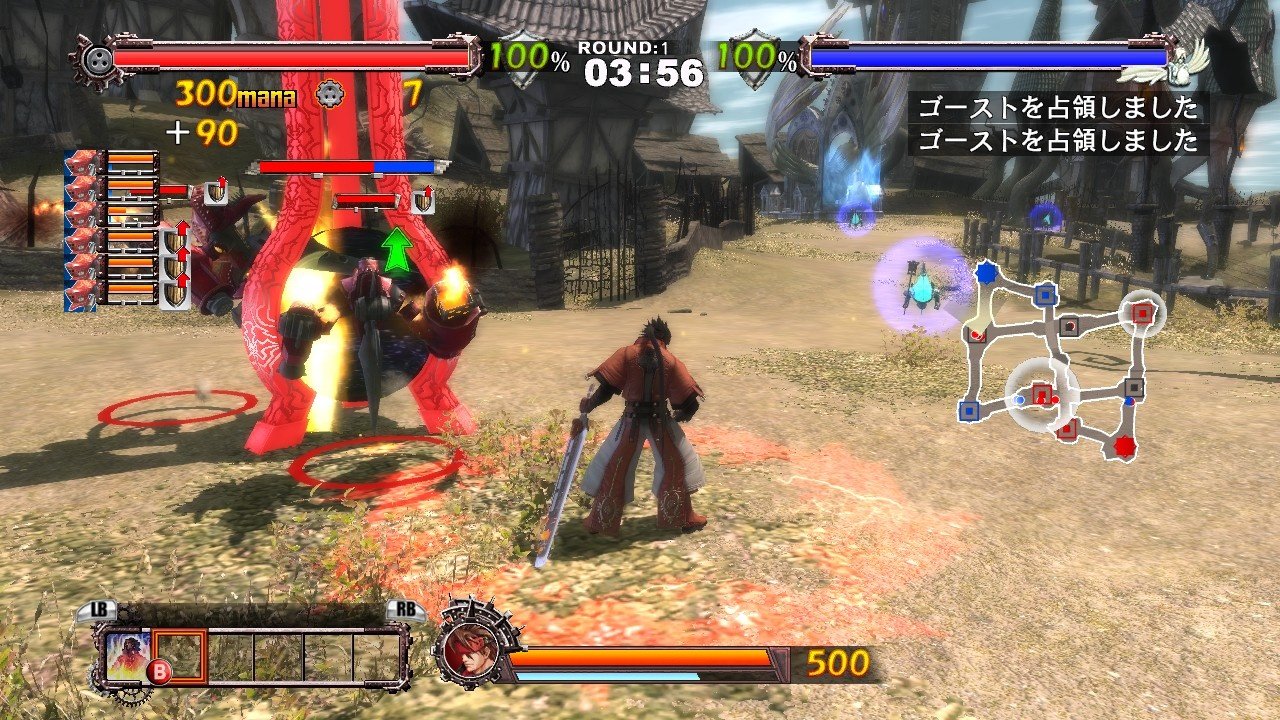Select the bottom red servant thumbnail in the roster
This screenshot has width=1280, height=720.
80,297
